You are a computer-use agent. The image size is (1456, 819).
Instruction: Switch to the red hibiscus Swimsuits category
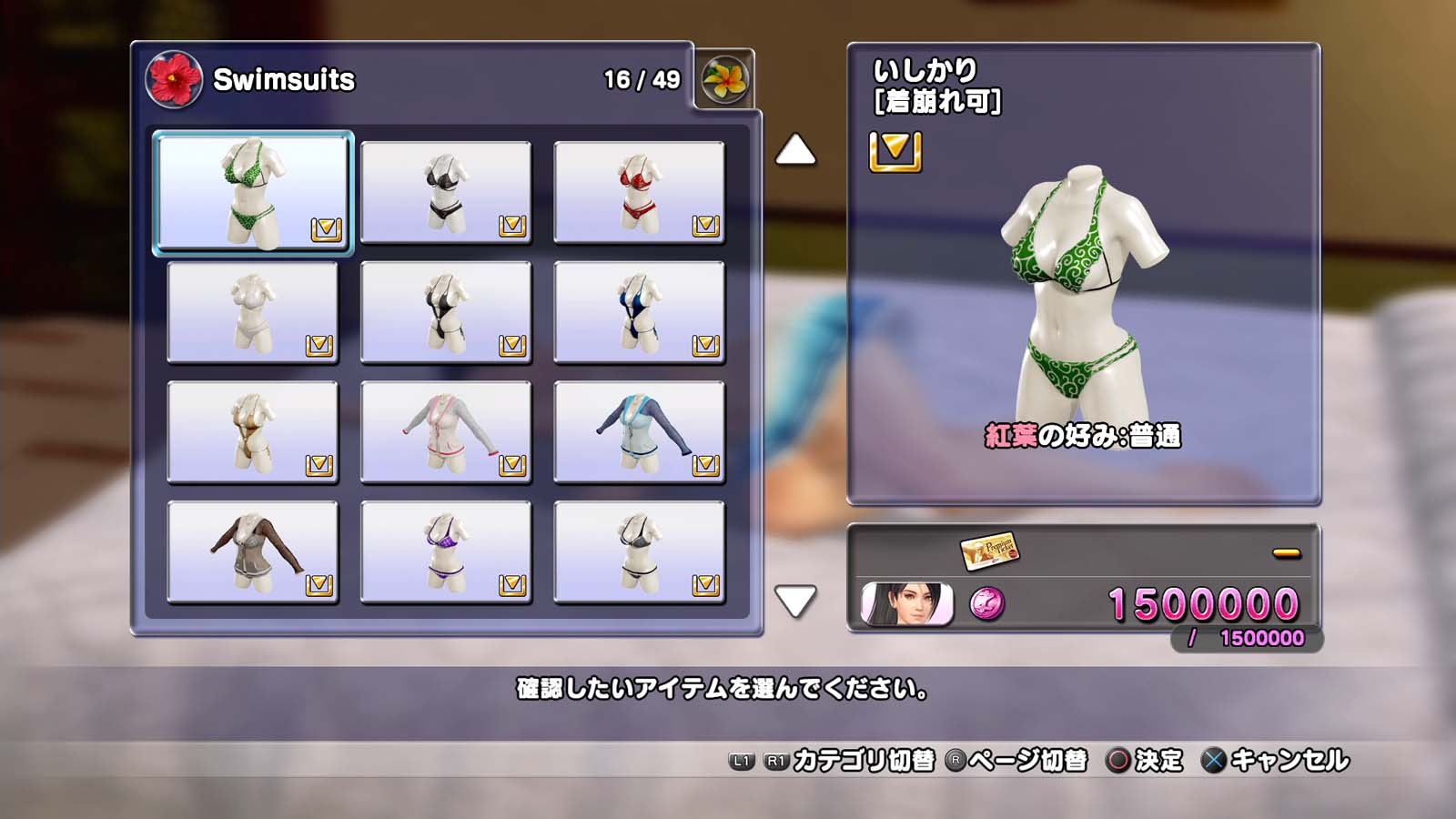(173, 79)
